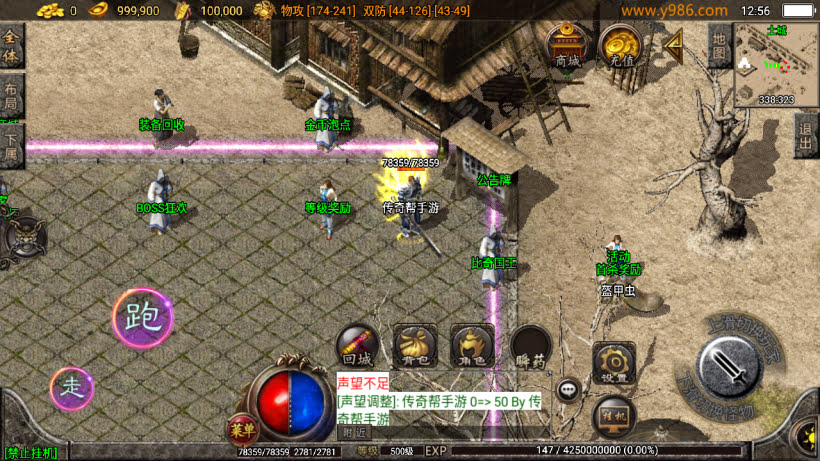Tap the 退出 exit button
This screenshot has height=461, width=820.
click(x=806, y=135)
